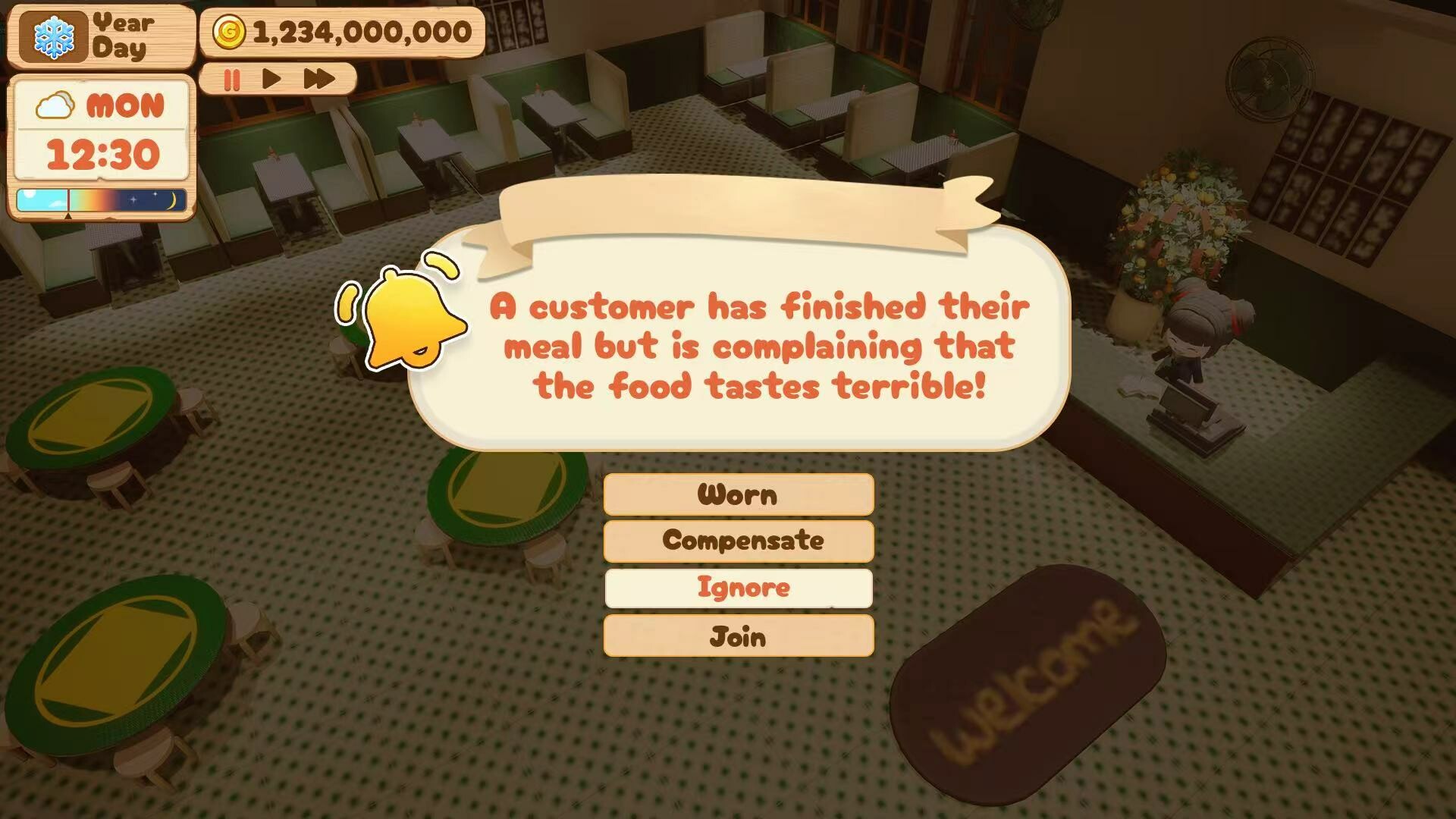Viewport: 1456px width, 819px height.
Task: Select Compensate to refund the customer
Action: (x=738, y=541)
